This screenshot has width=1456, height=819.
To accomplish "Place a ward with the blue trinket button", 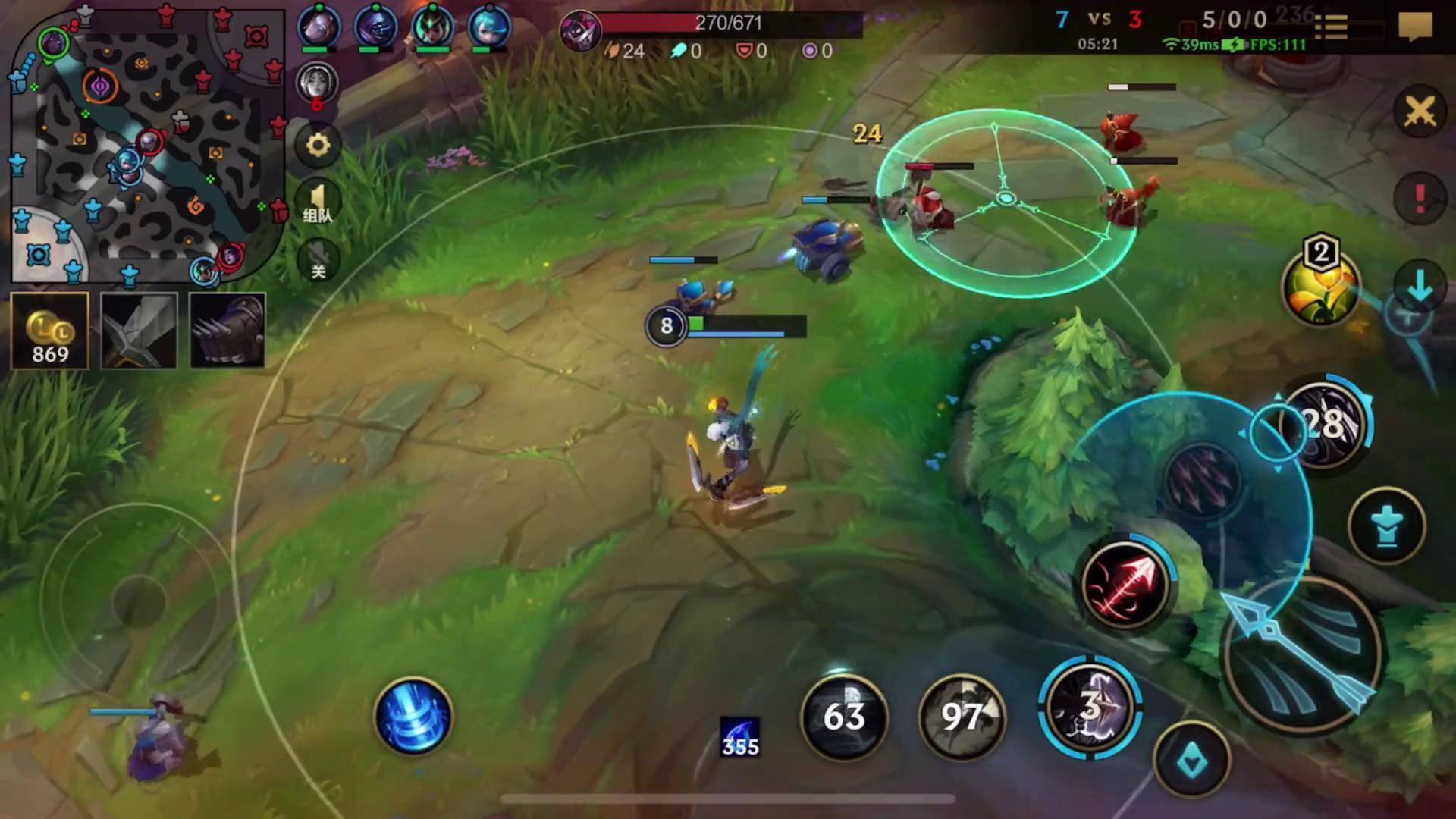I will point(1386,526).
